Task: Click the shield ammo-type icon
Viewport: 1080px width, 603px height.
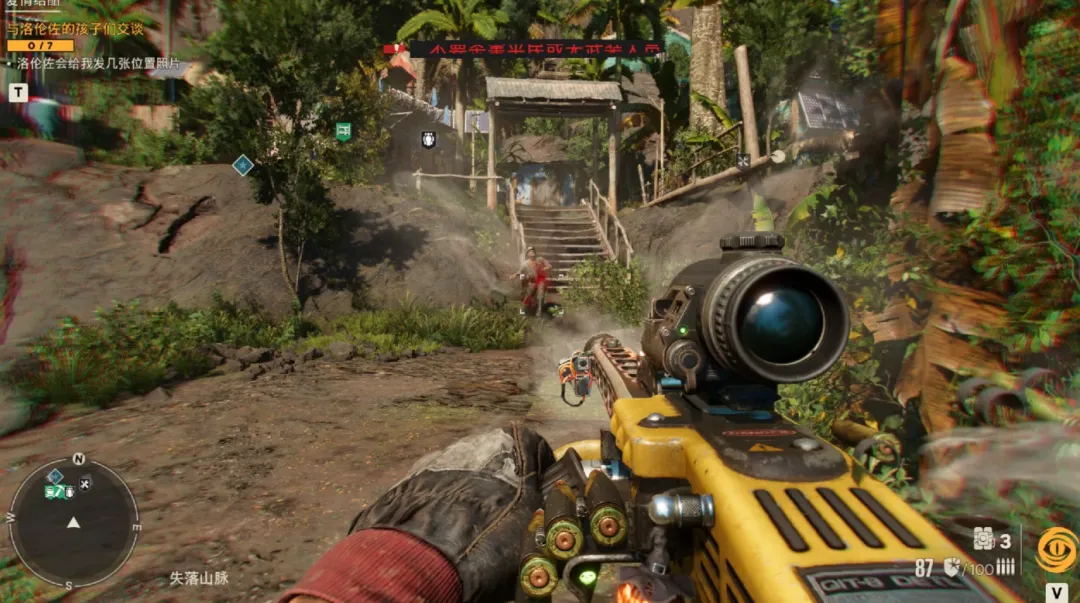Action: pos(951,567)
